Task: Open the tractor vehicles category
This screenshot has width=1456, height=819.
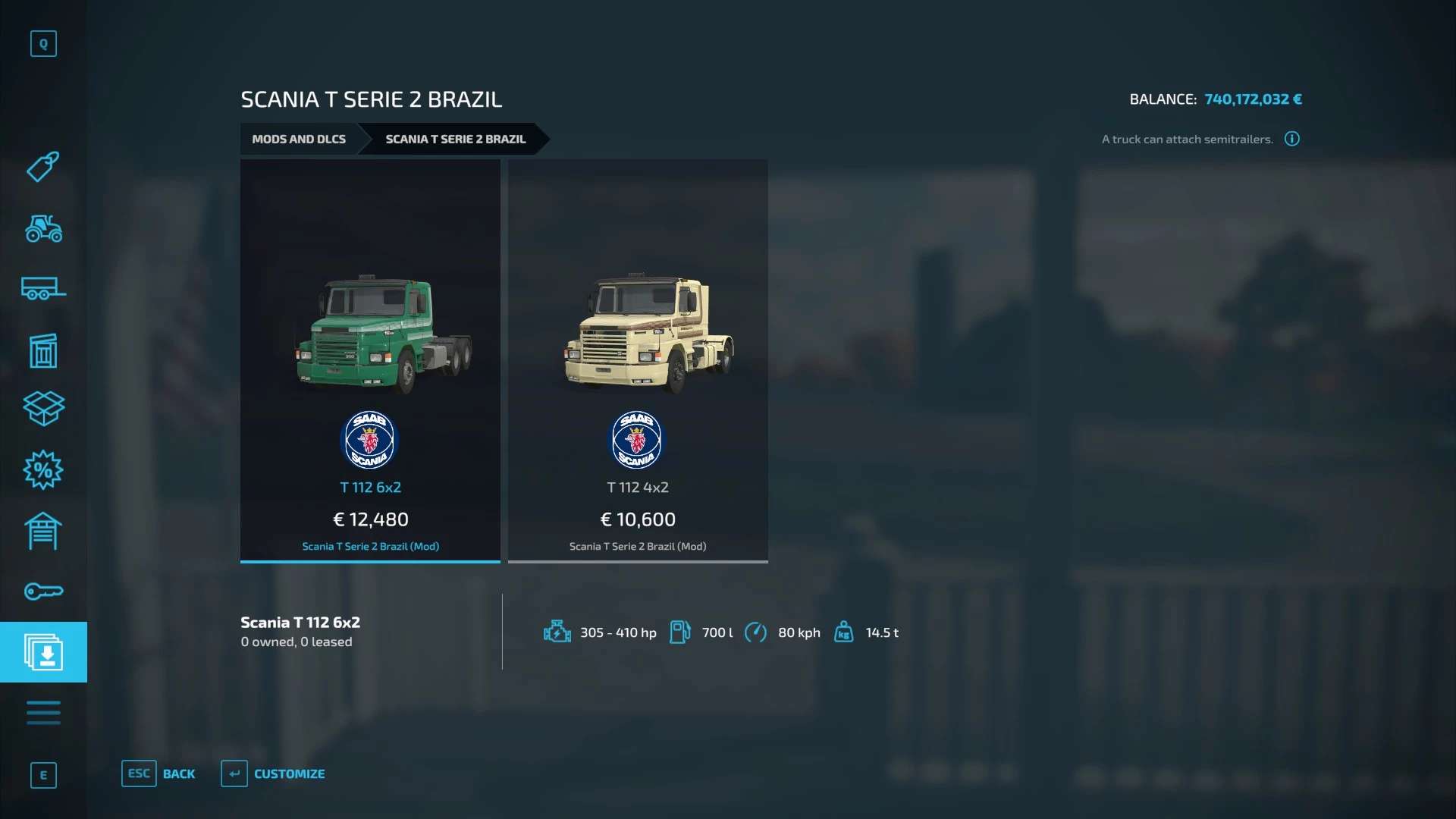Action: click(43, 228)
